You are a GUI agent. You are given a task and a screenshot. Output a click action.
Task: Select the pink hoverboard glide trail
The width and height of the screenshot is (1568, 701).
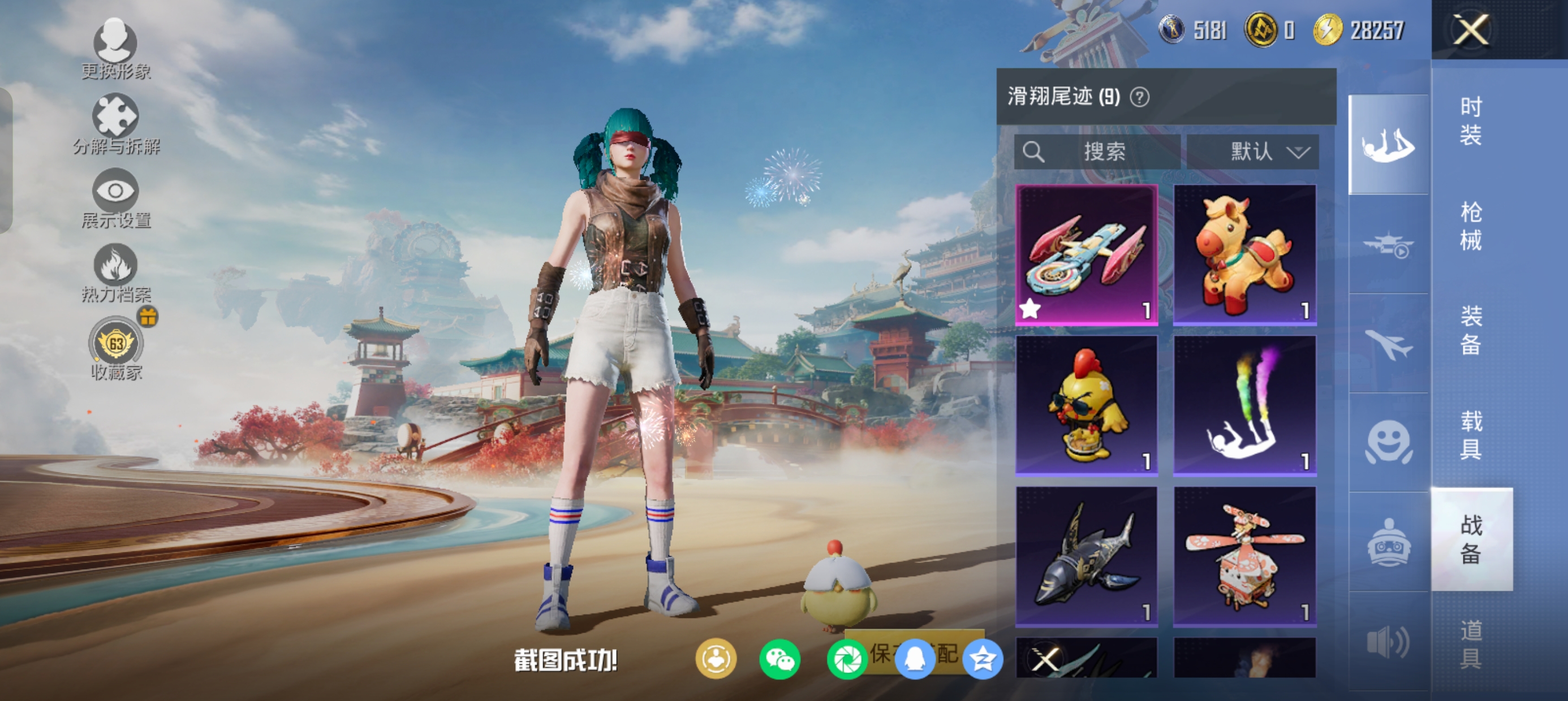point(1087,255)
